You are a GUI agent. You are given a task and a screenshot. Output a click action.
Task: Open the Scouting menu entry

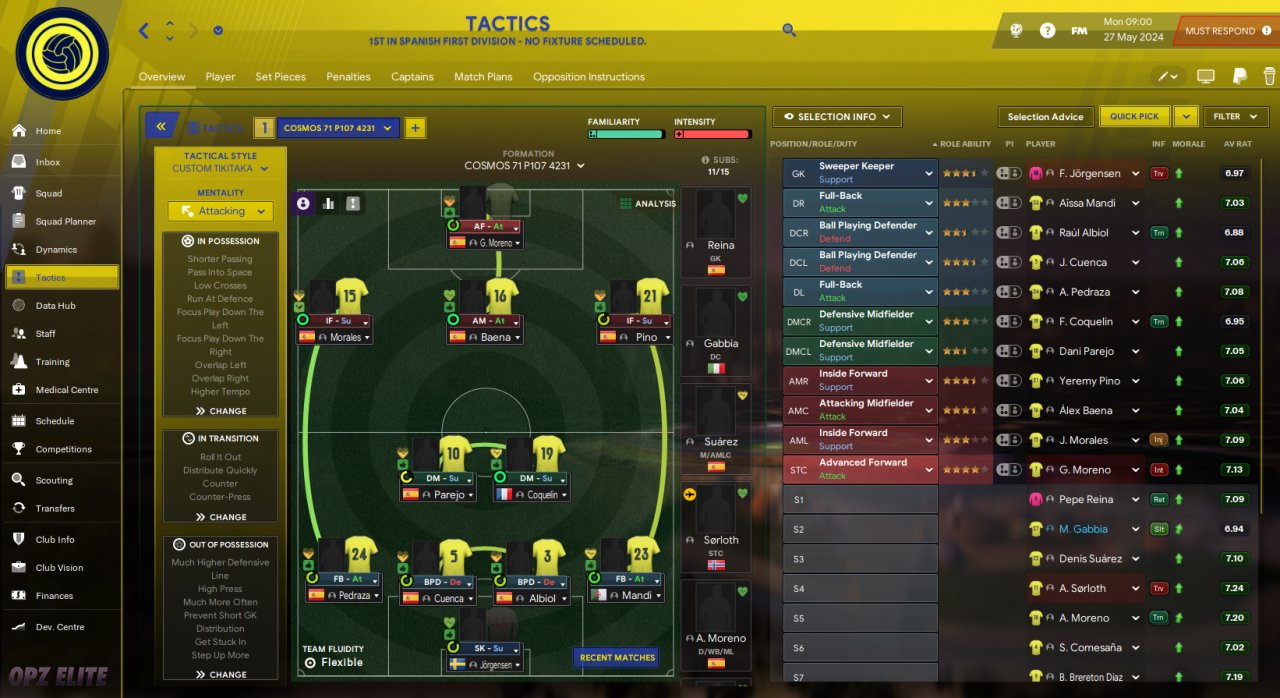coord(54,480)
